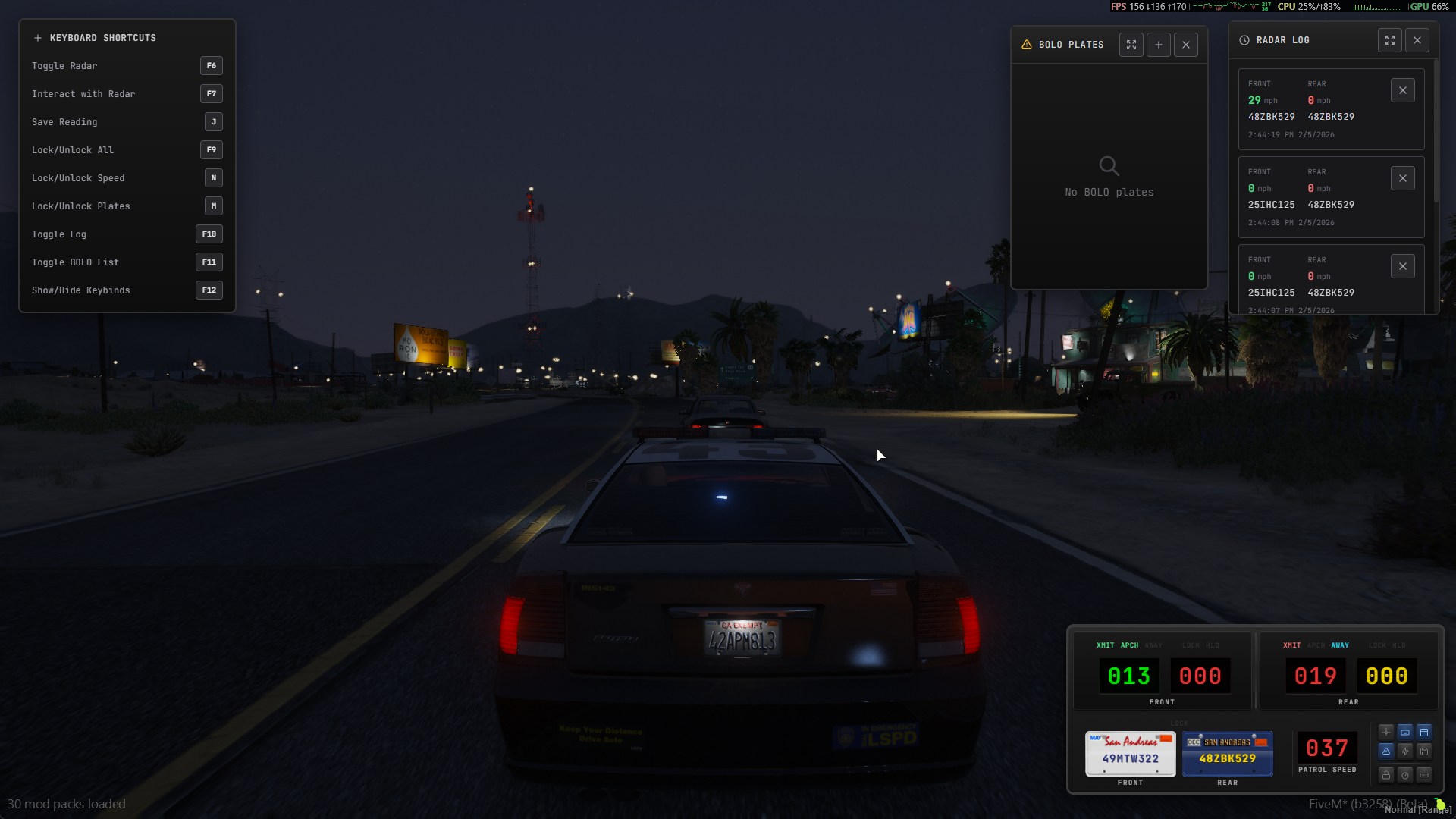Toggle the plate reader icon in radar controls

(x=1405, y=732)
